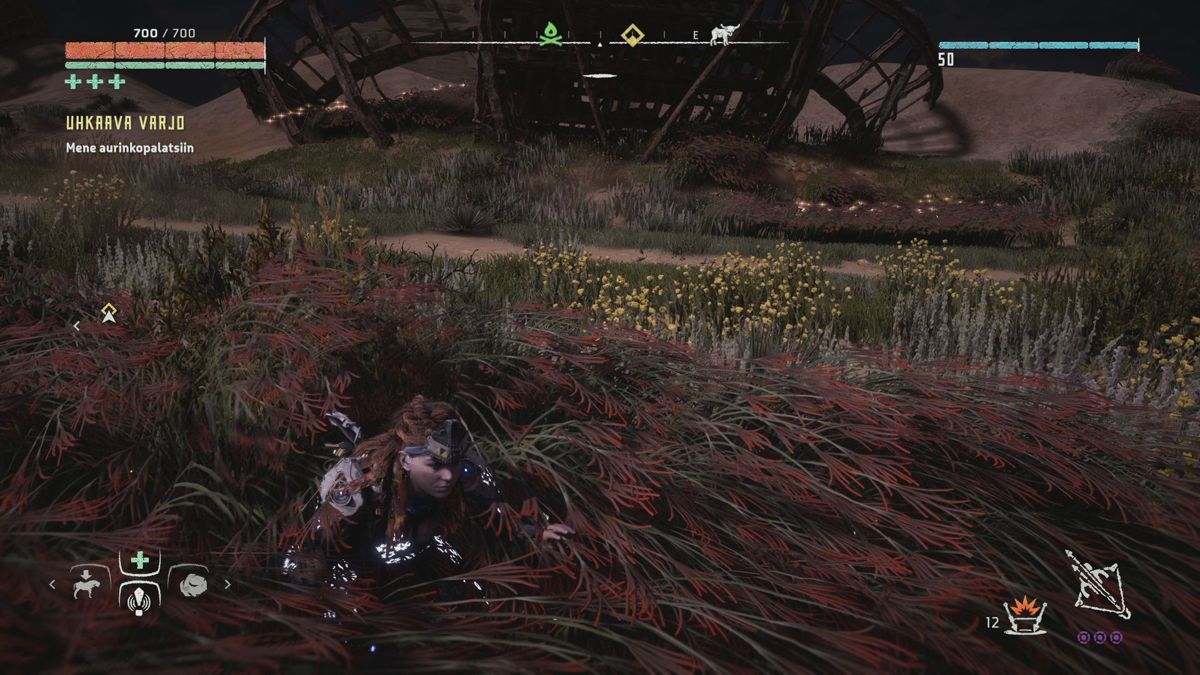This screenshot has height=675, width=1200.
Task: Click the green medicine pouch crosses
Action: click(96, 82)
